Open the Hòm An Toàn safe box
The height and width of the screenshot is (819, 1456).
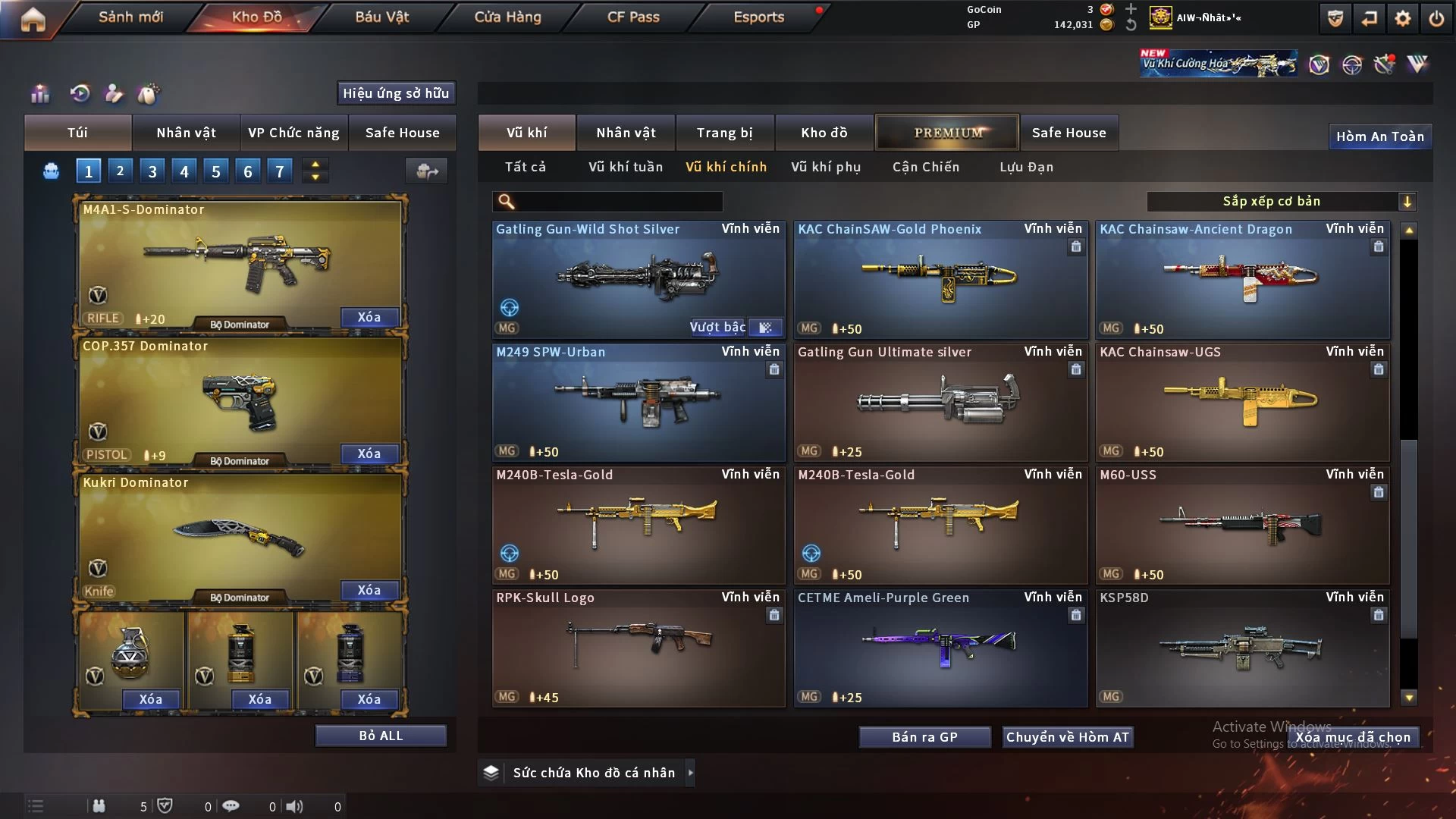[x=1379, y=136]
